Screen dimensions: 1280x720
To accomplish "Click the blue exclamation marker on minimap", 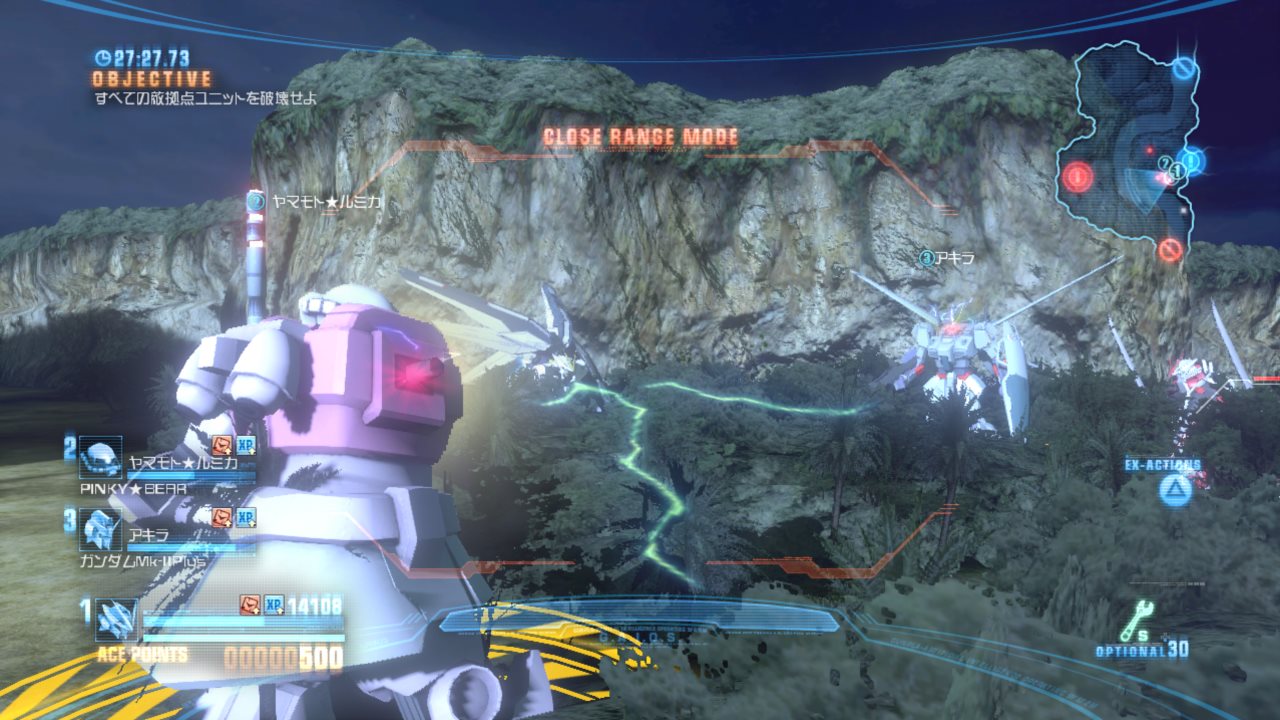I will [1192, 160].
